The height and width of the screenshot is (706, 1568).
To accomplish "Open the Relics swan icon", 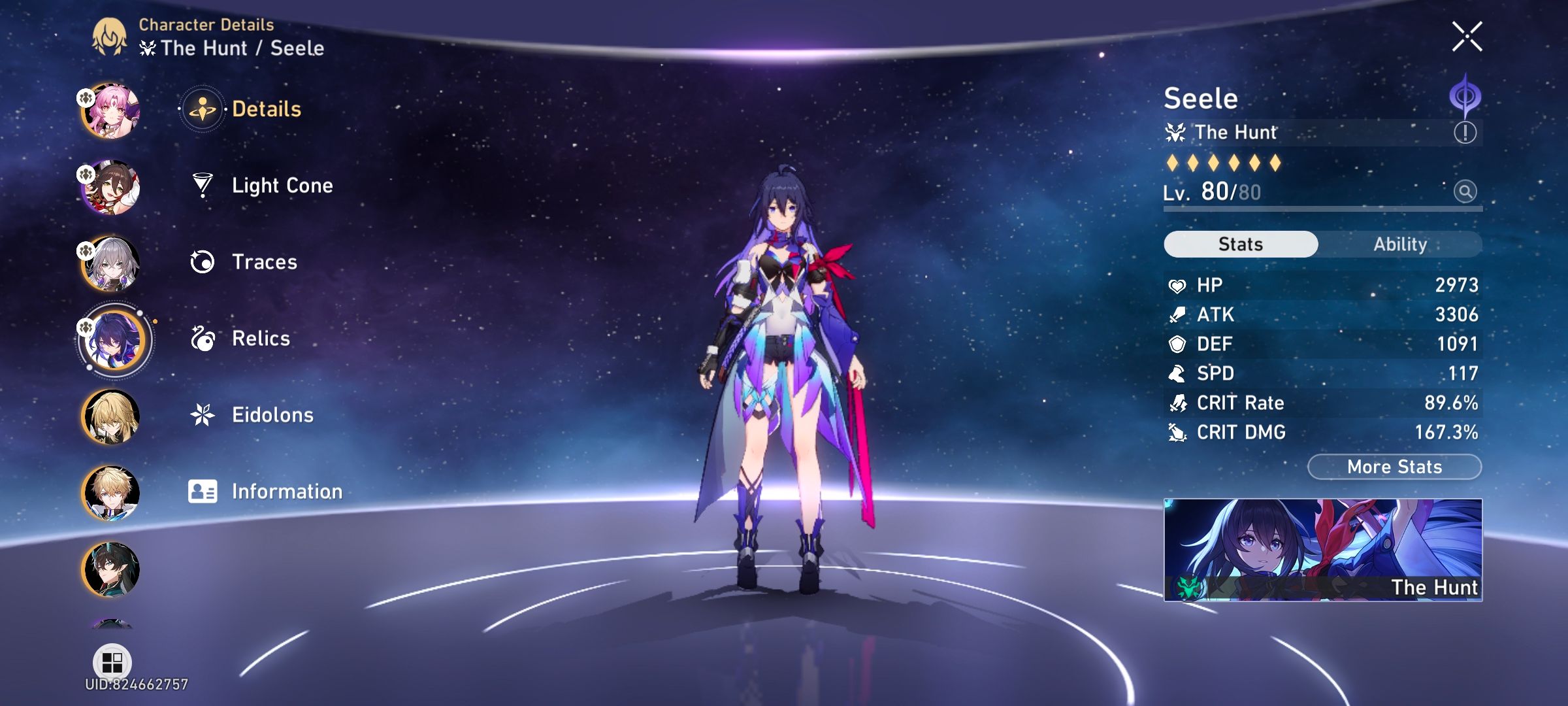I will click(x=203, y=338).
